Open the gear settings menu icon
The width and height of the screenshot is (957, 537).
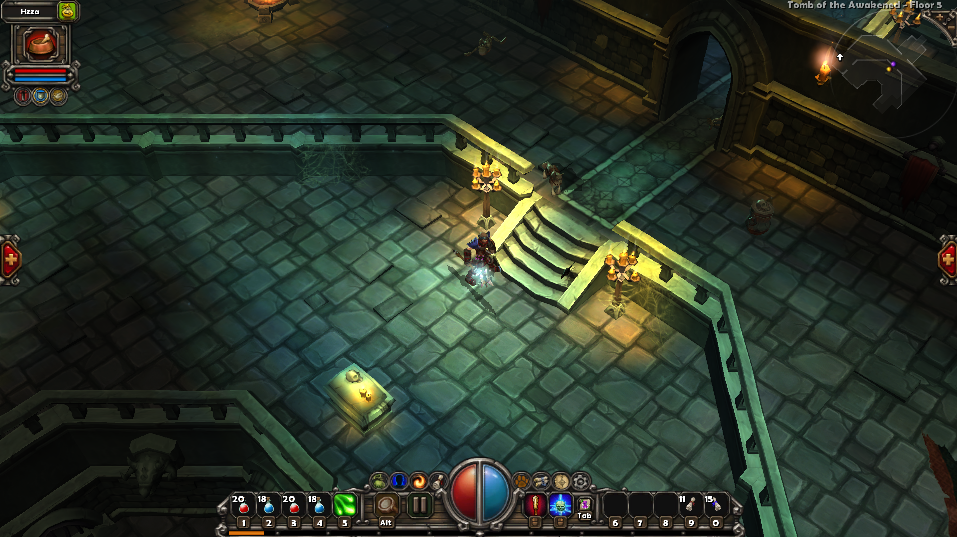coord(580,481)
